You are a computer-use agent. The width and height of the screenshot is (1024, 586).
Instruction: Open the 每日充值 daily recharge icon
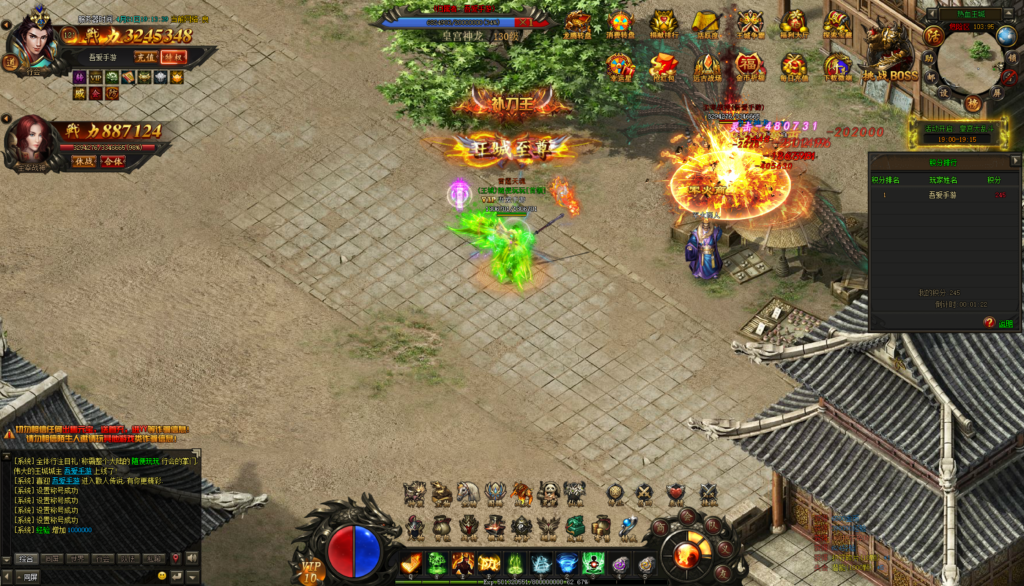point(792,67)
